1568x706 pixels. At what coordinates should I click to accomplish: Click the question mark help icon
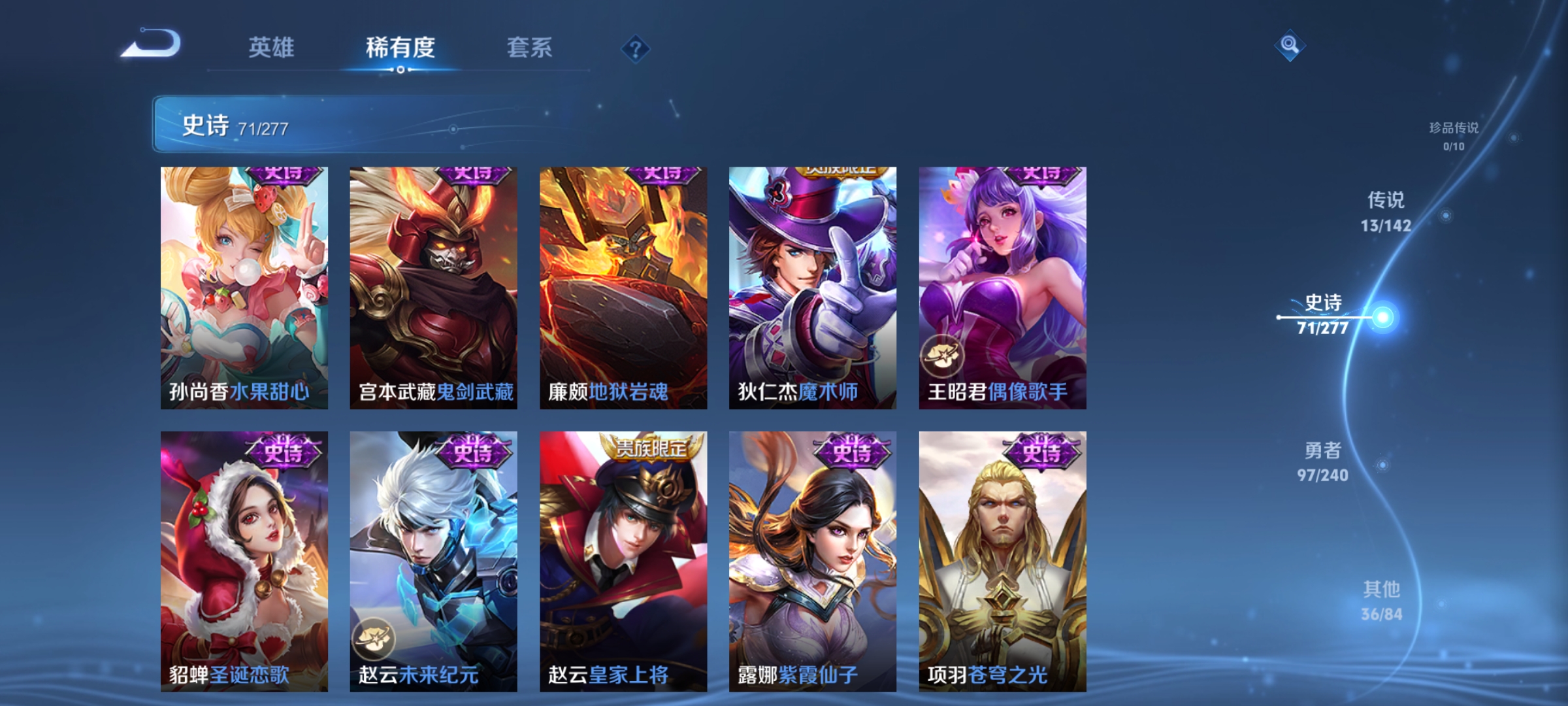(636, 49)
